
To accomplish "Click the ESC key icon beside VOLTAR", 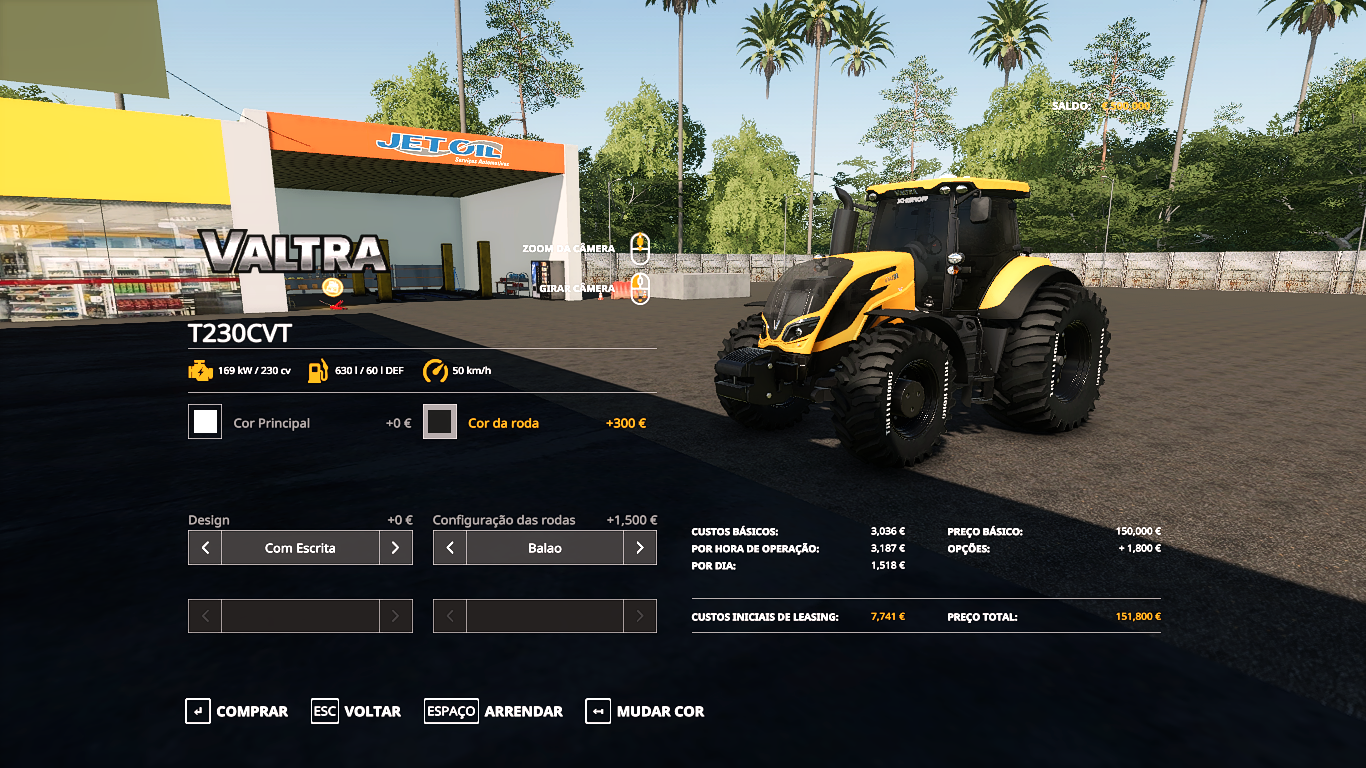I will 324,711.
